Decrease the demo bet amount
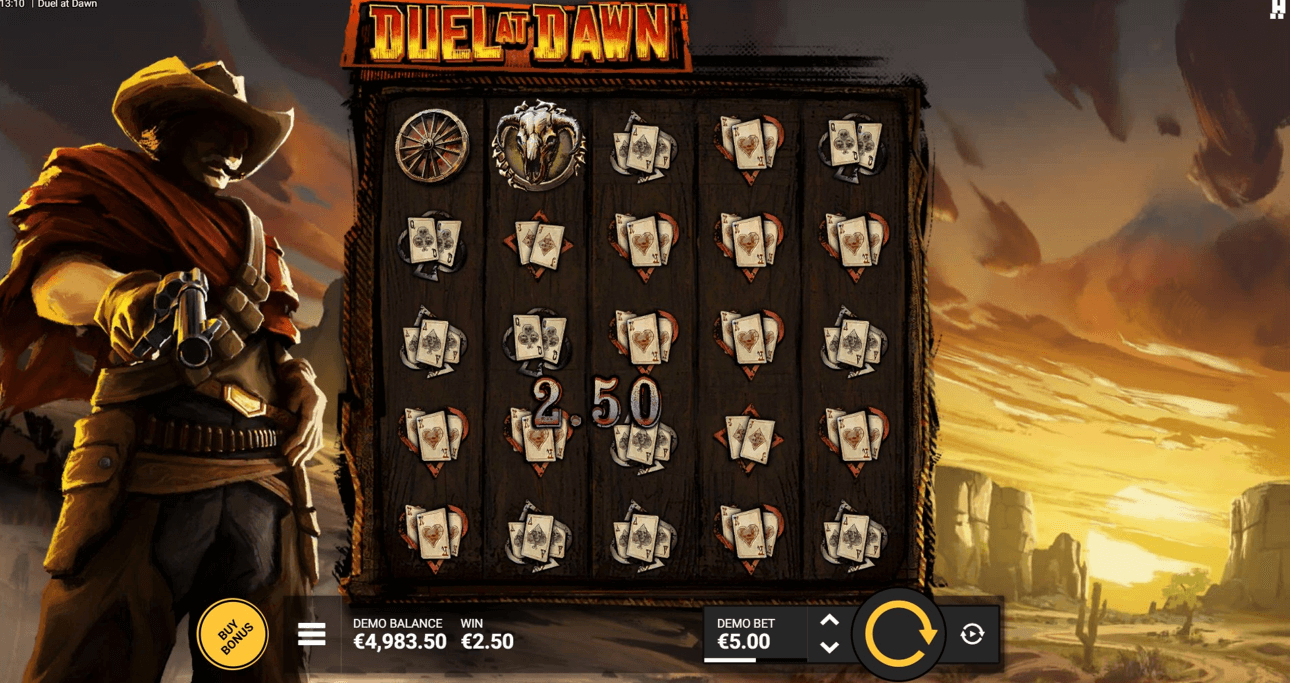Image resolution: width=1290 pixels, height=683 pixels. pyautogui.click(x=829, y=647)
